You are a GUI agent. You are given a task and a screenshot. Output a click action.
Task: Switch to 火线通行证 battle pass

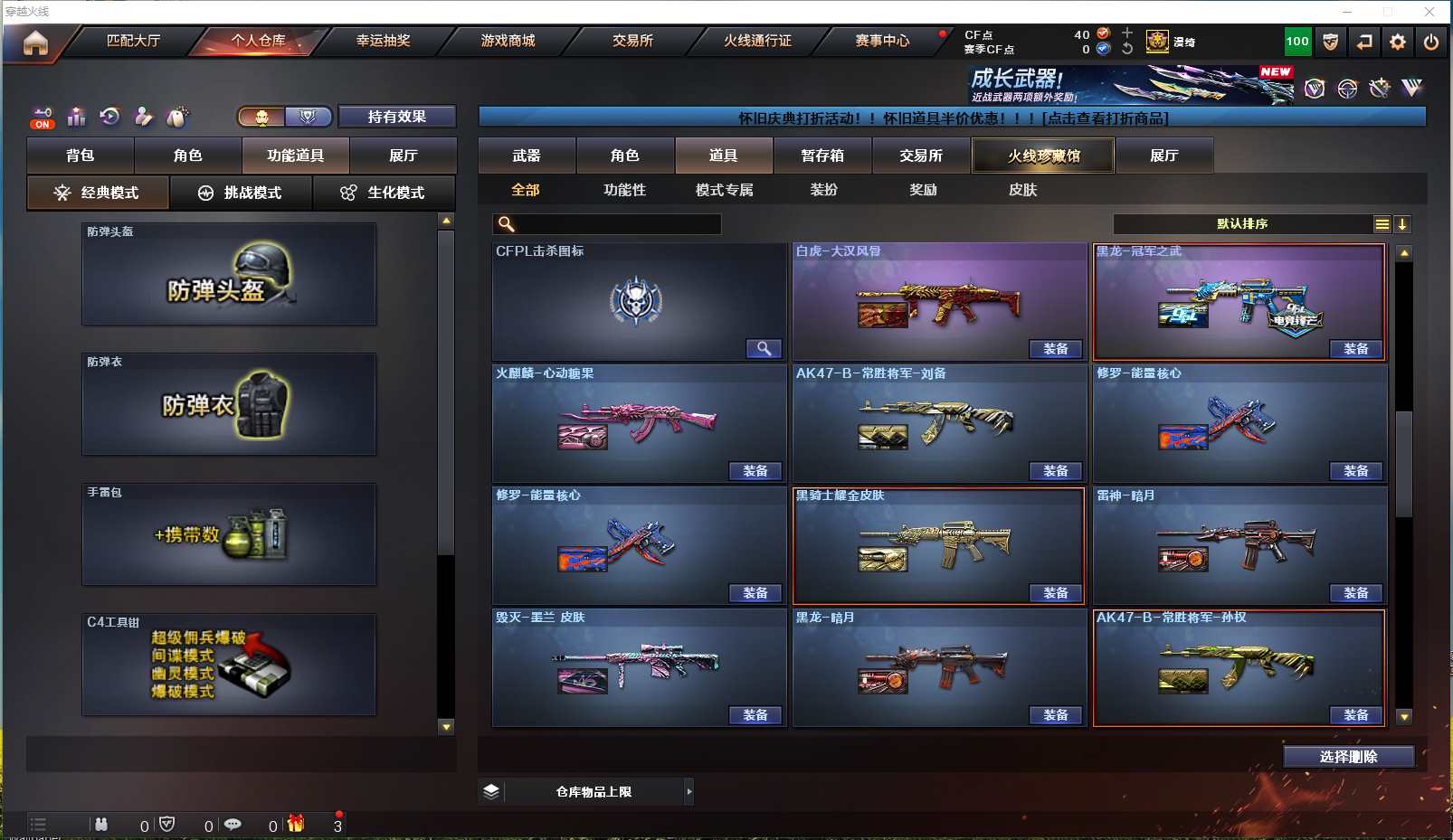757,41
